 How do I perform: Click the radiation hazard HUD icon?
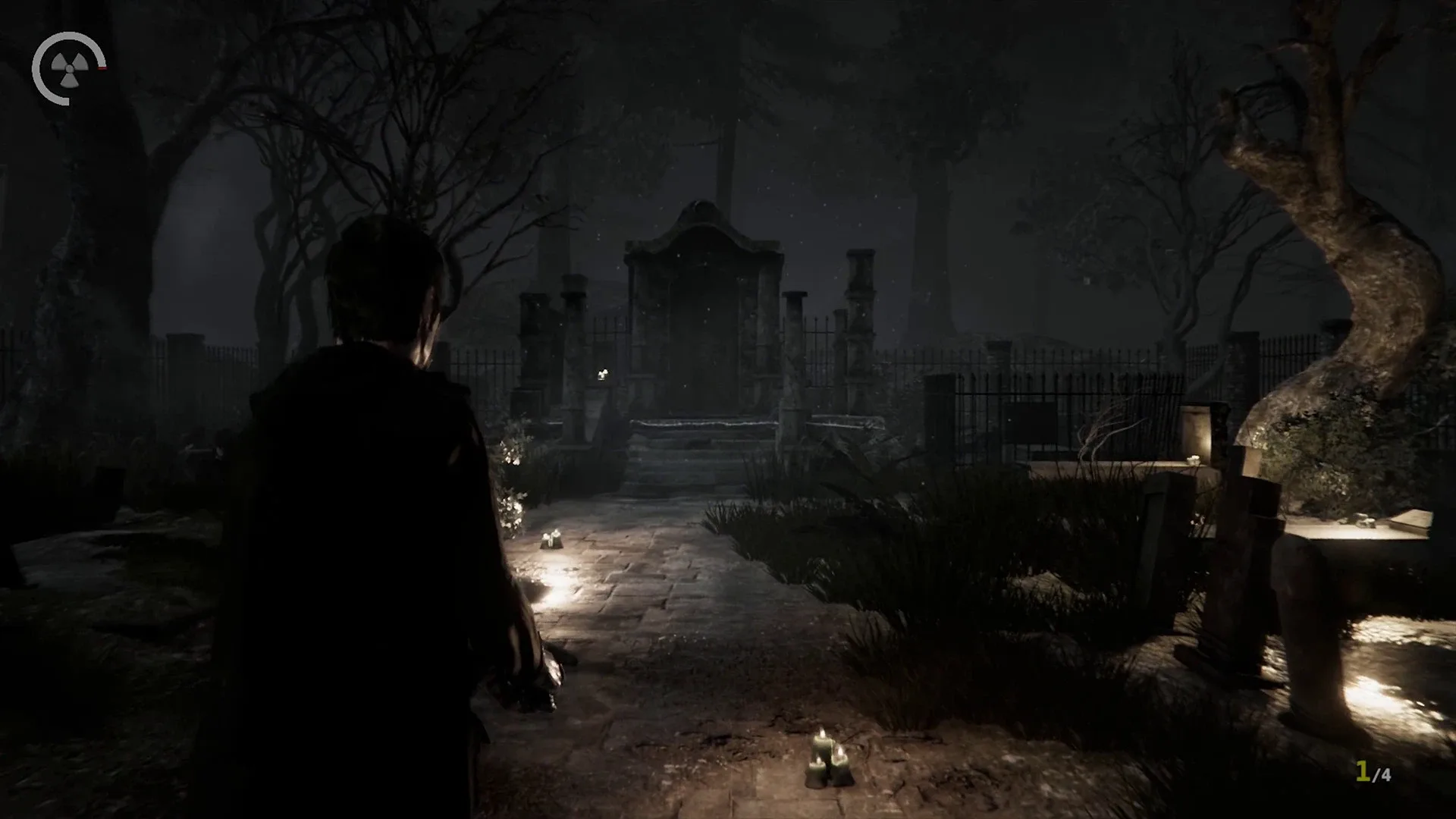click(68, 71)
